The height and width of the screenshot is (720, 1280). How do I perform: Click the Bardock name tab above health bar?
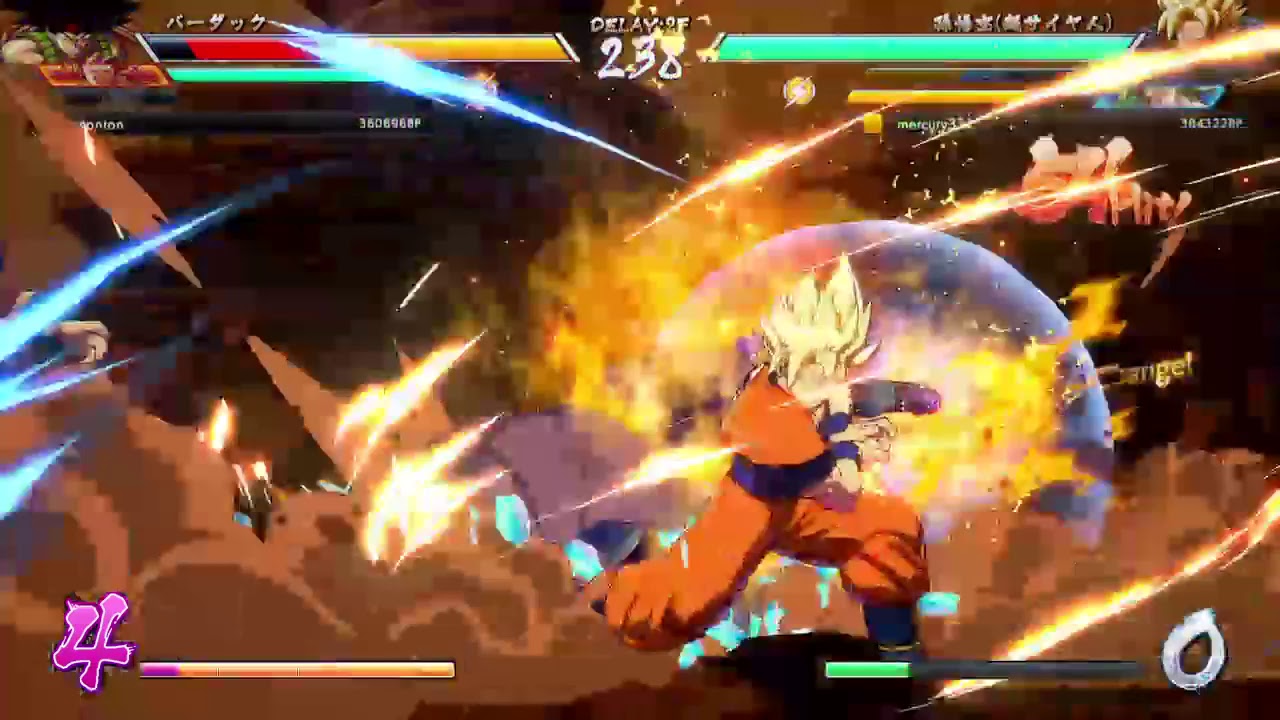[x=215, y=22]
